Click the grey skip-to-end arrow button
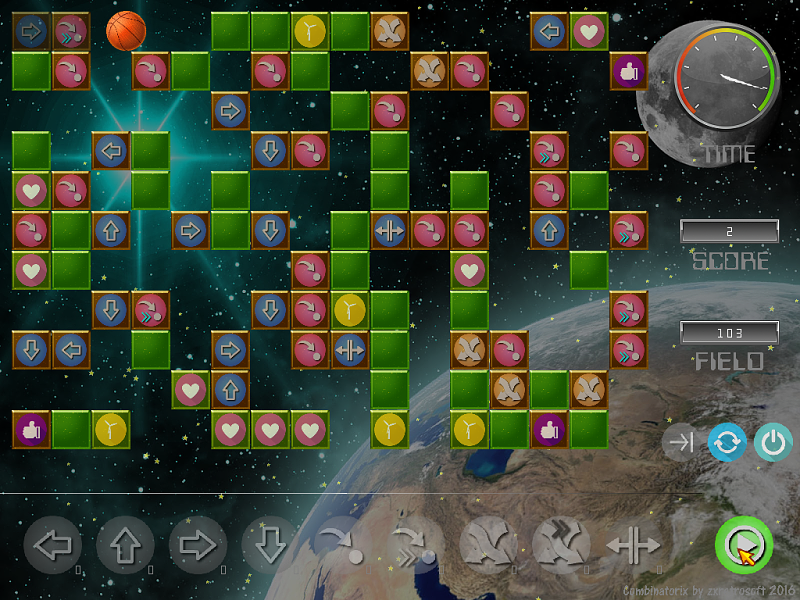The width and height of the screenshot is (800, 600). point(682,443)
